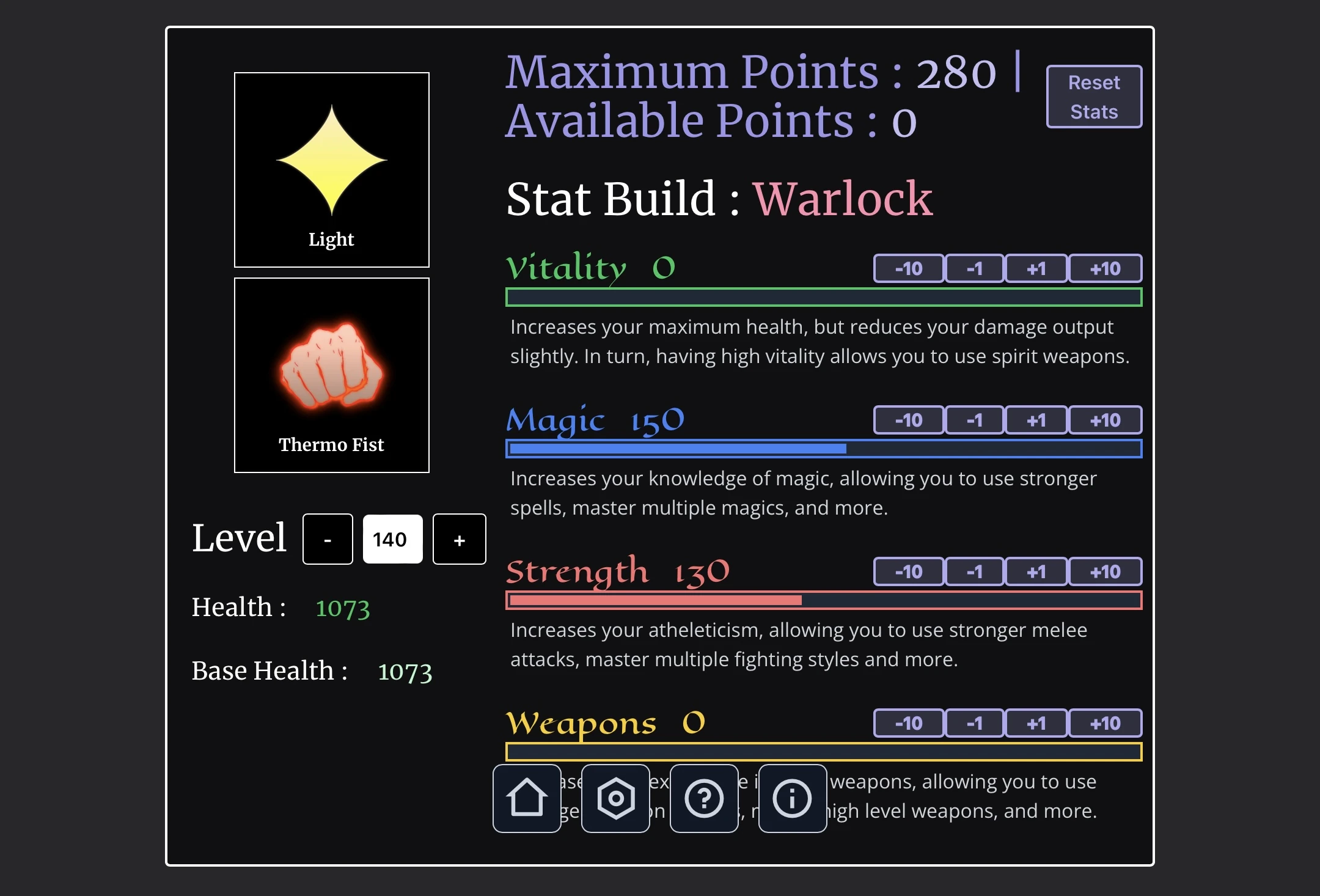Decrease Magic by ten points
The height and width of the screenshot is (896, 1320).
[x=908, y=420]
